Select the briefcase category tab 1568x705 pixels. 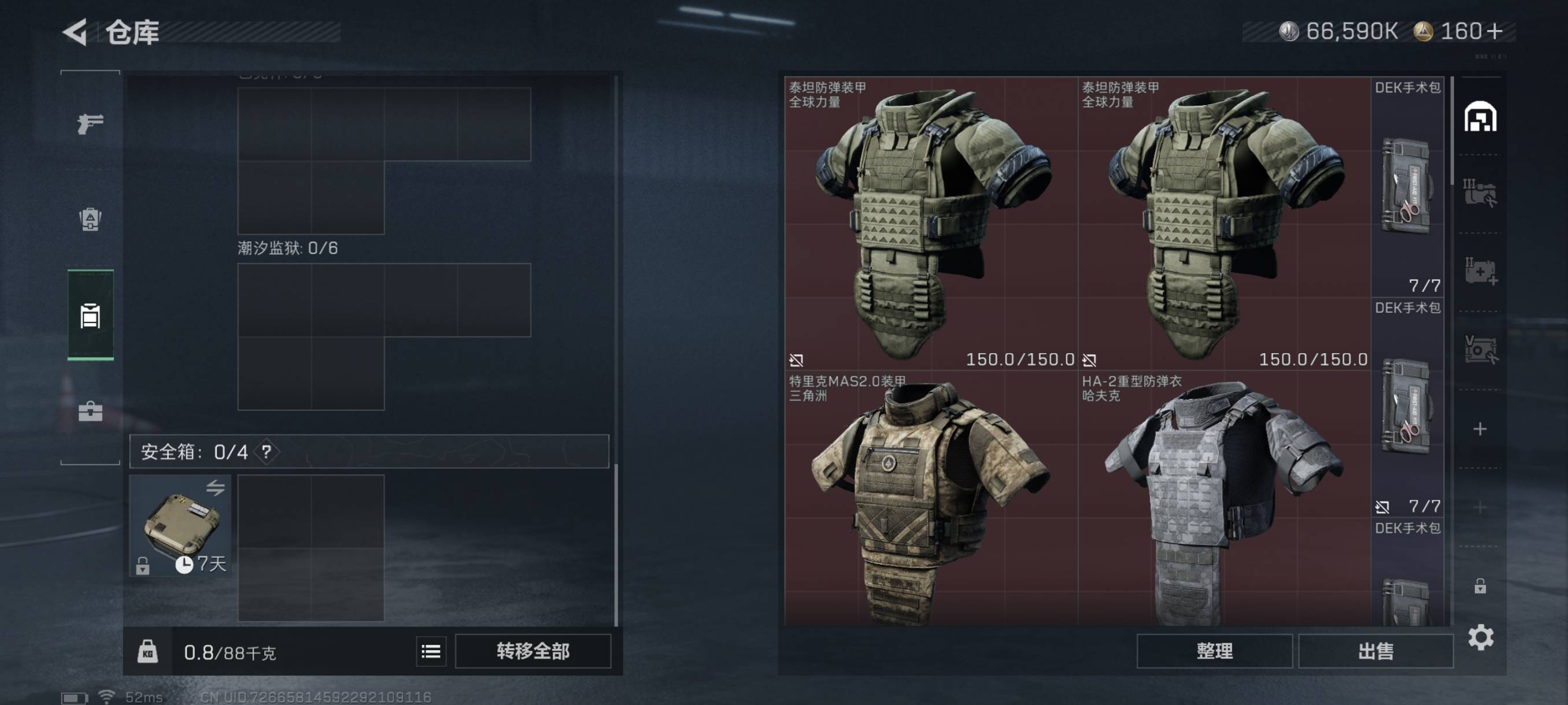[90, 412]
